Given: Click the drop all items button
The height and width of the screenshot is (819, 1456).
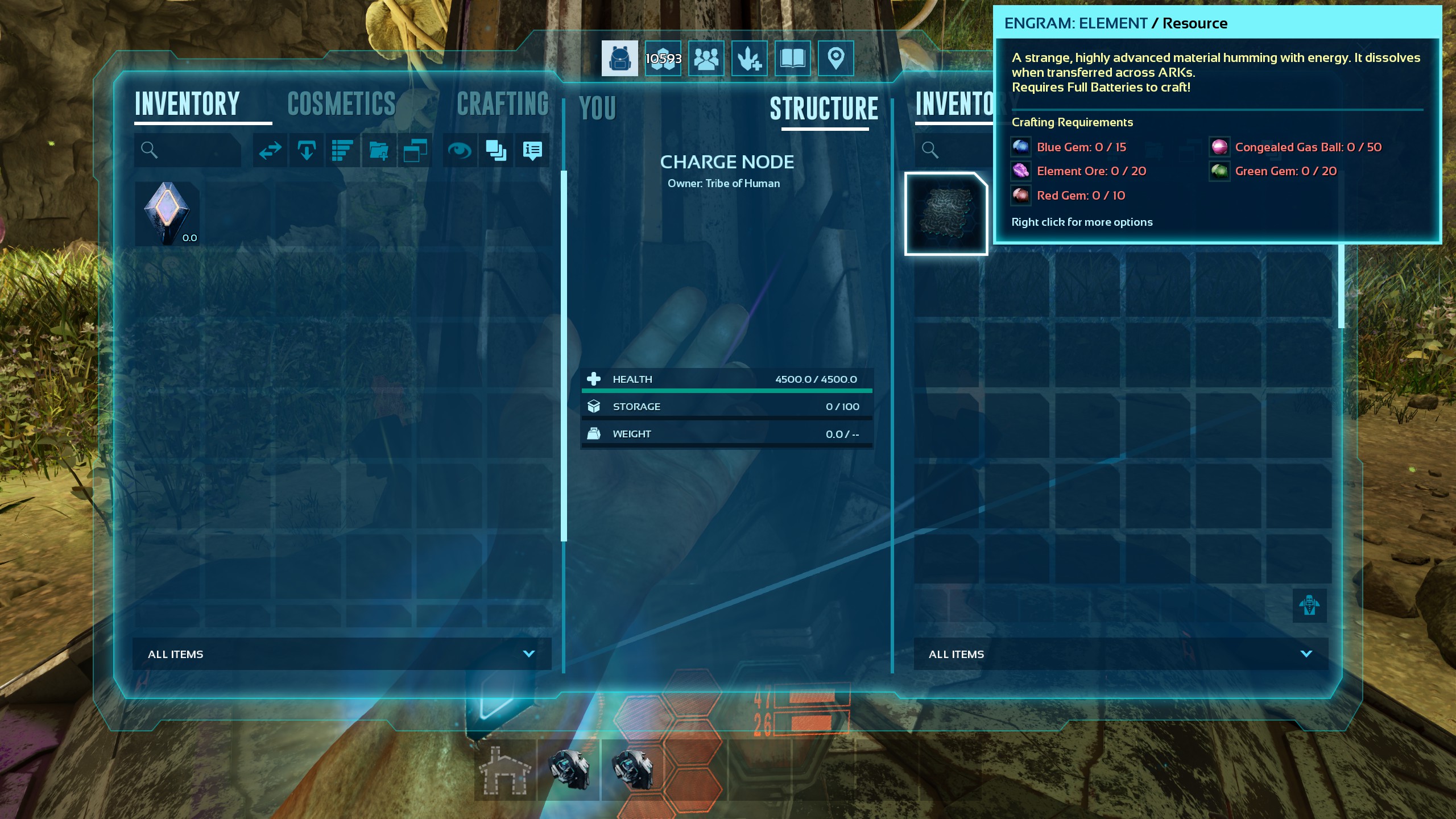Looking at the screenshot, I should 307,150.
